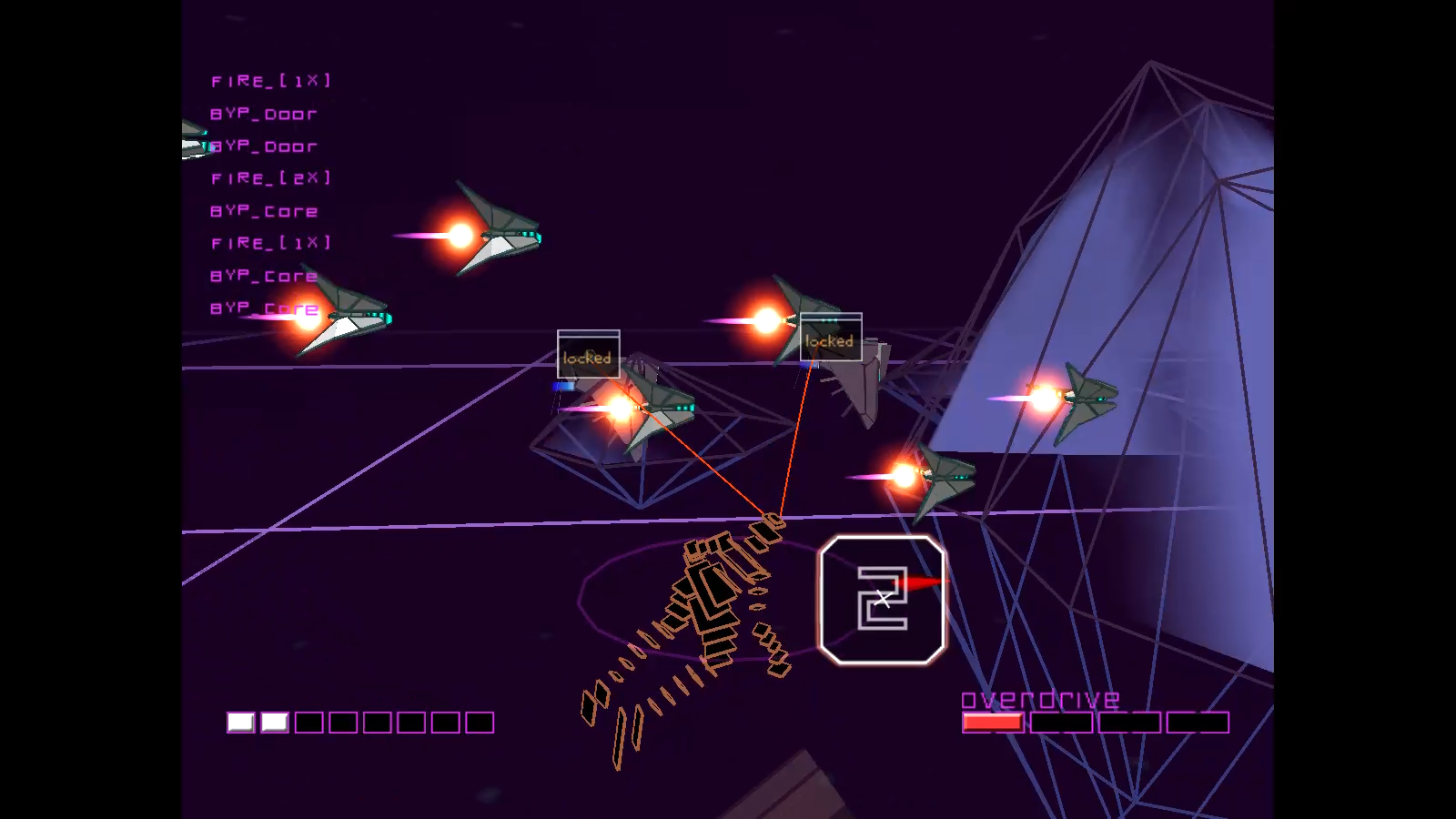
Task: Select the locked tag on the gray spiked target
Action: click(830, 338)
